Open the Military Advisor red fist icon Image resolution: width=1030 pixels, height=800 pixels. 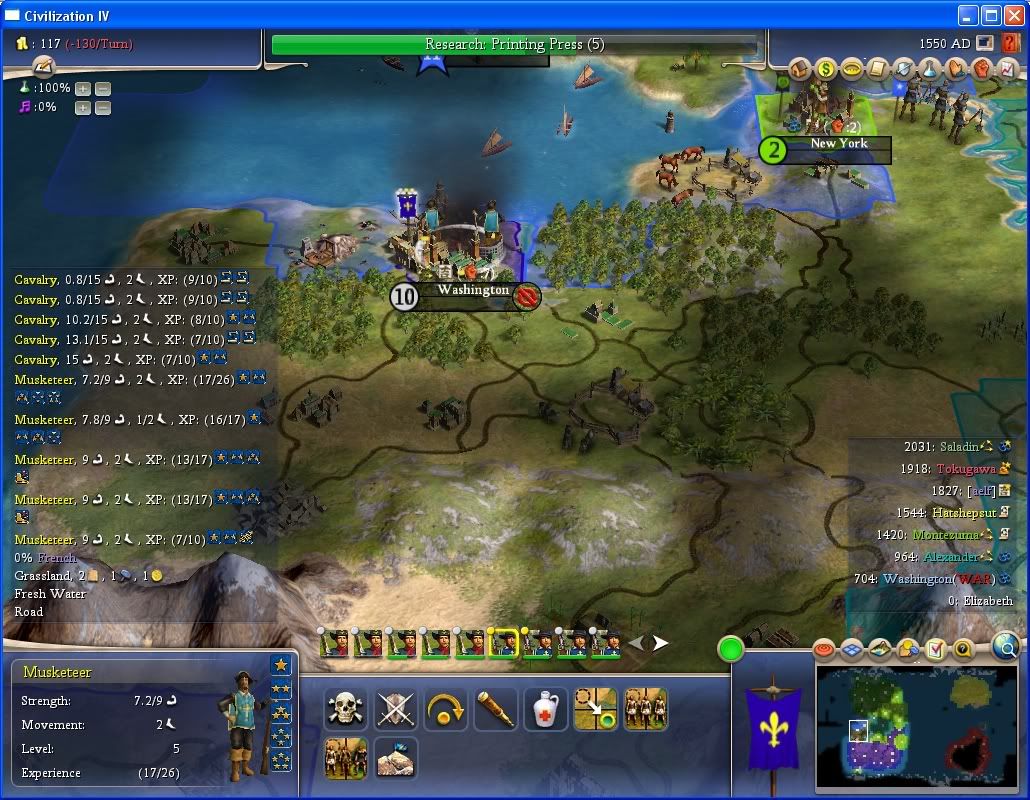point(982,69)
